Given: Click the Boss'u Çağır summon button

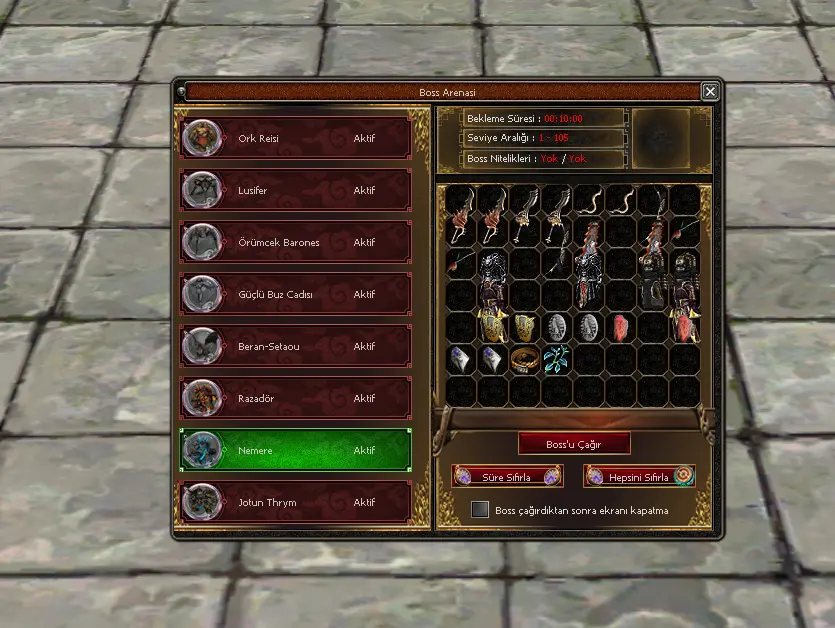Looking at the screenshot, I should point(574,443).
